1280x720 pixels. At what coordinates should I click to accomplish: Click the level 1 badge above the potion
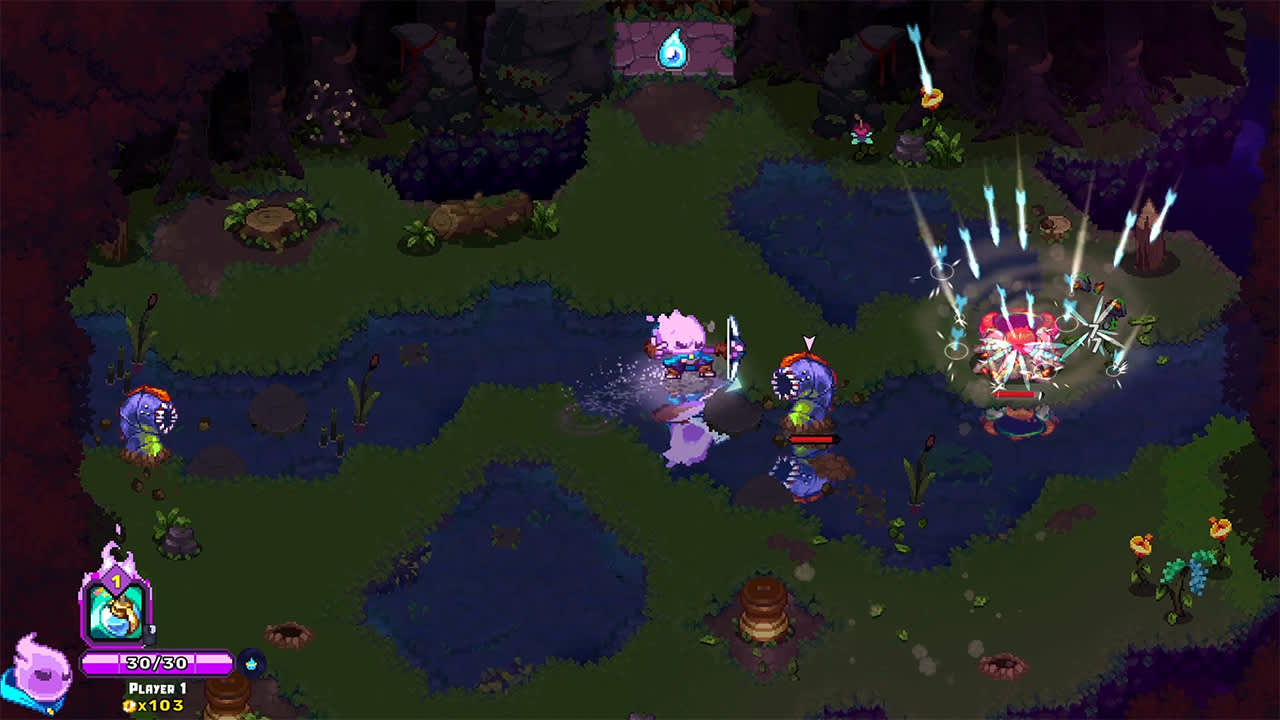point(116,582)
